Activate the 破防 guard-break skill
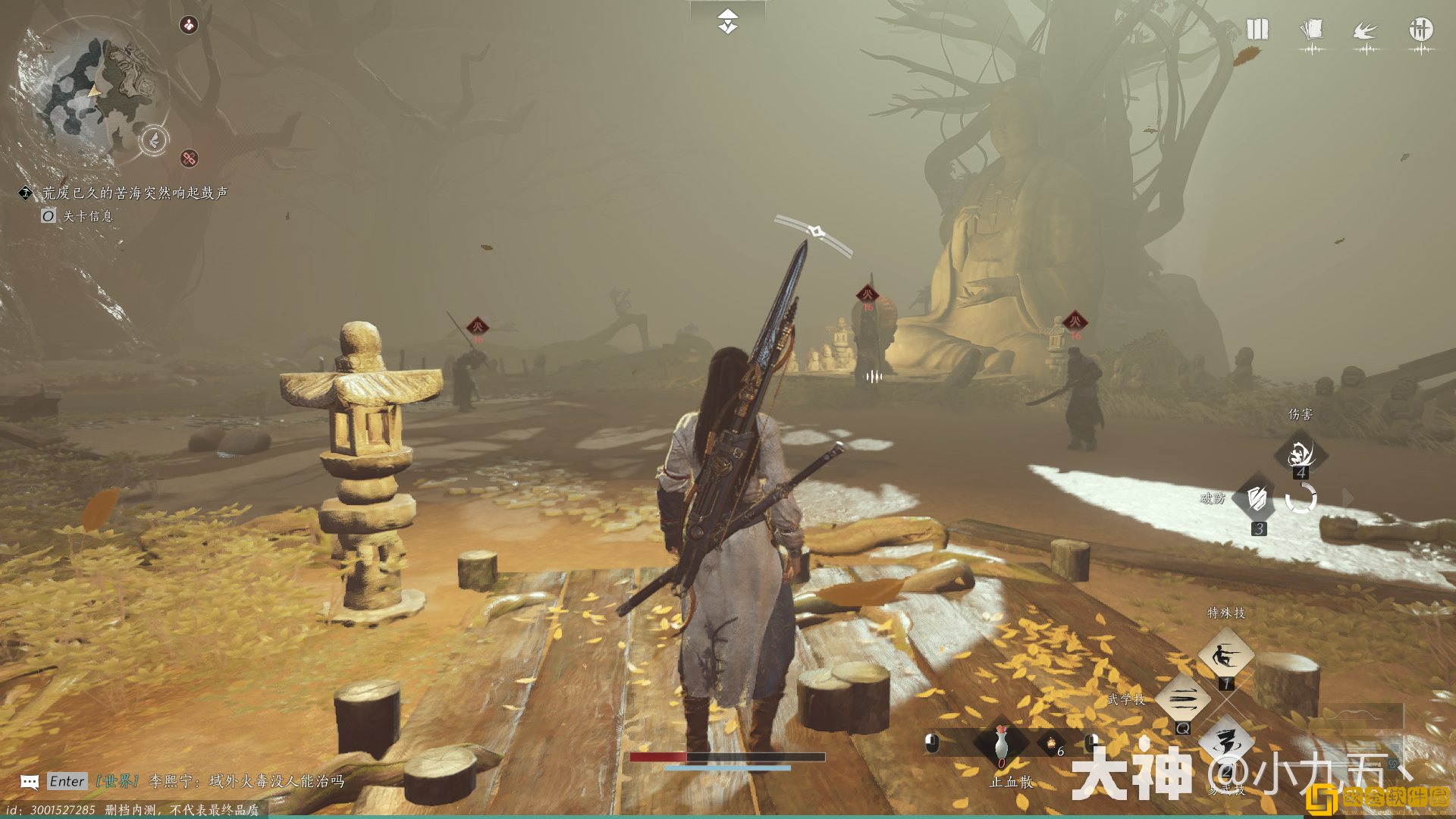Screen dimensions: 1456x819 click(x=1258, y=500)
